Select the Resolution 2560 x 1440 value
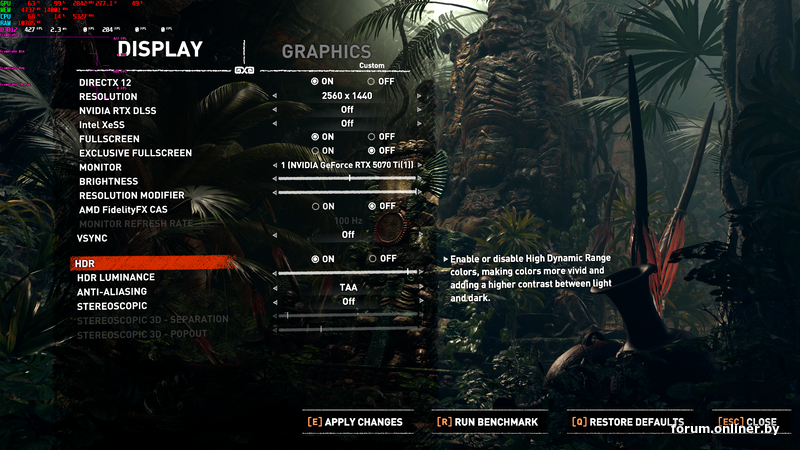The image size is (800, 450). (347, 96)
